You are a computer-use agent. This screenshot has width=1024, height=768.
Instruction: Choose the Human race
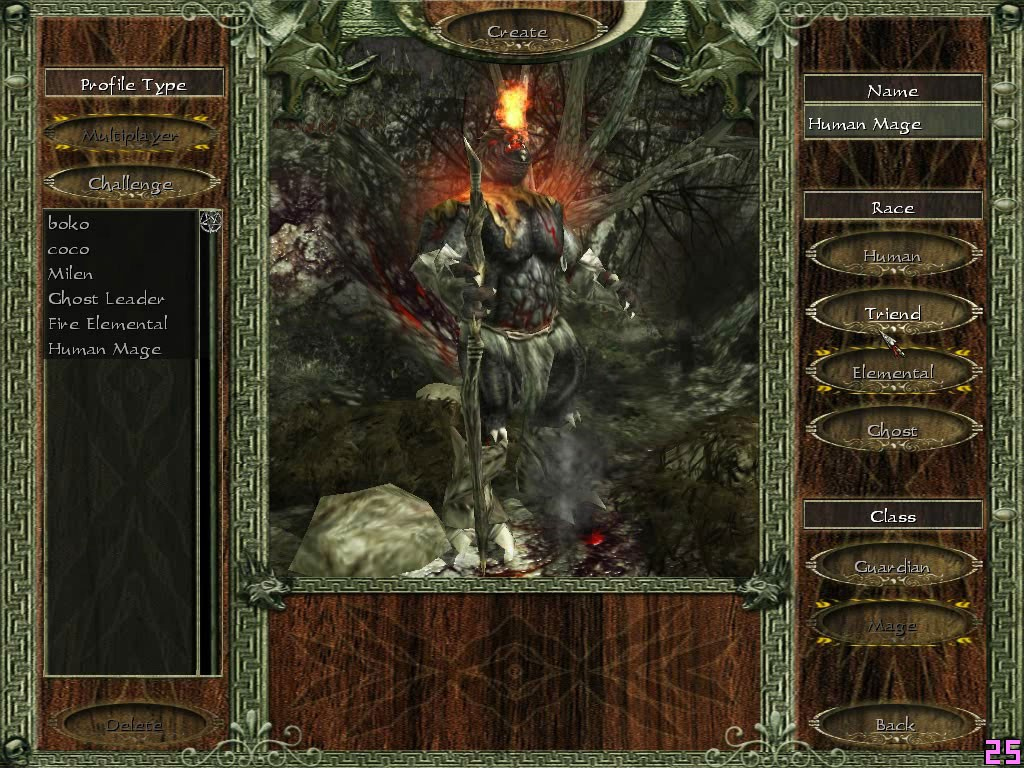pos(892,256)
